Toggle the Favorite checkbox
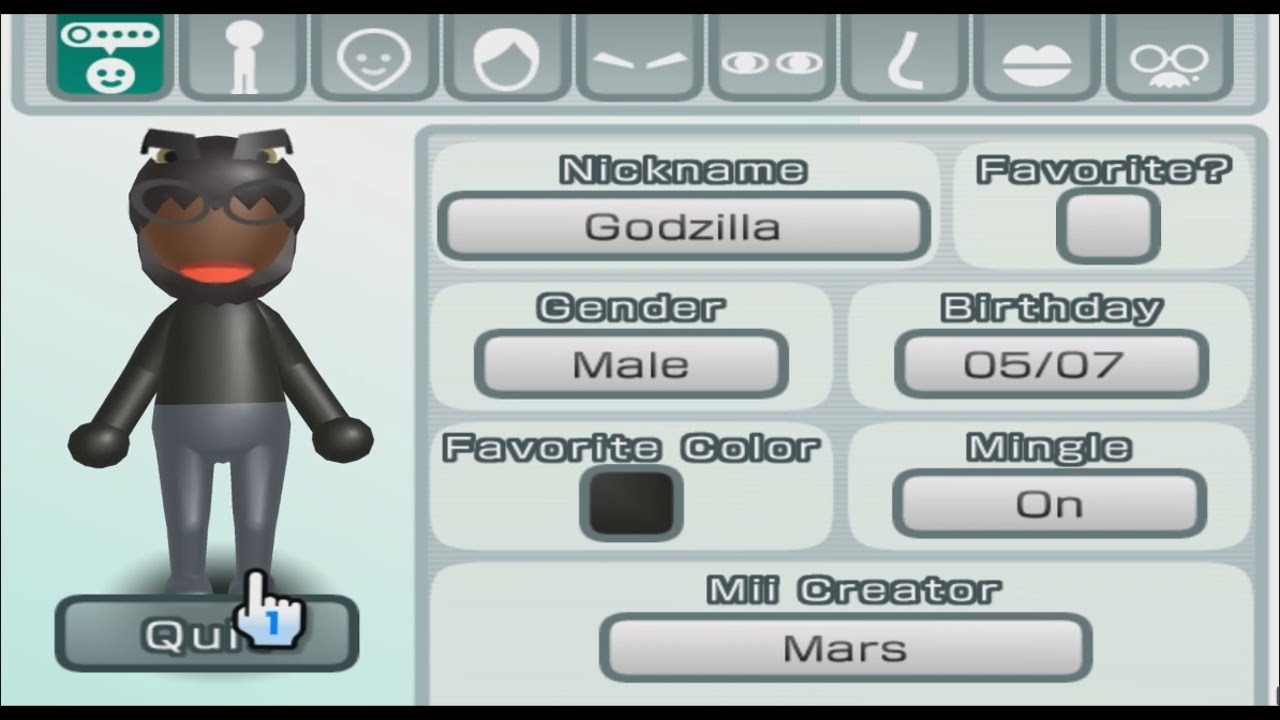This screenshot has height=720, width=1280. 1110,224
